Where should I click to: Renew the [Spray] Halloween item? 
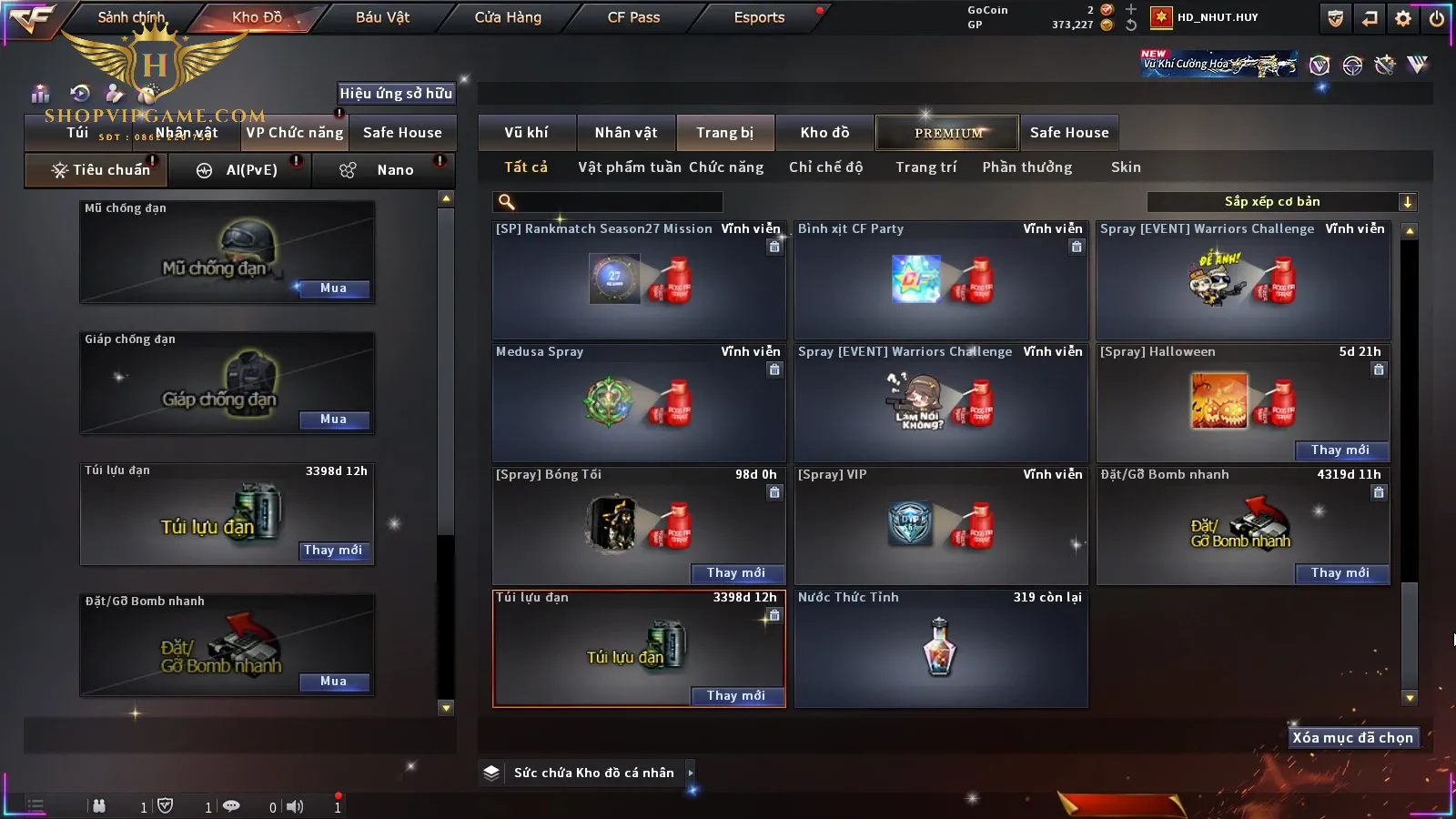click(1340, 450)
